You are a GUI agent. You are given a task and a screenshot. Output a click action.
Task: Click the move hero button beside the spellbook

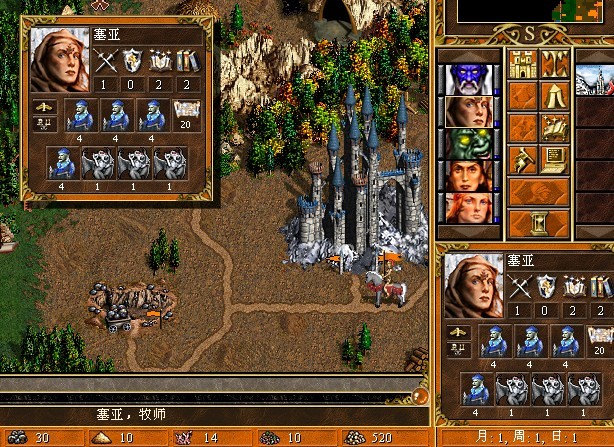[x=523, y=127]
